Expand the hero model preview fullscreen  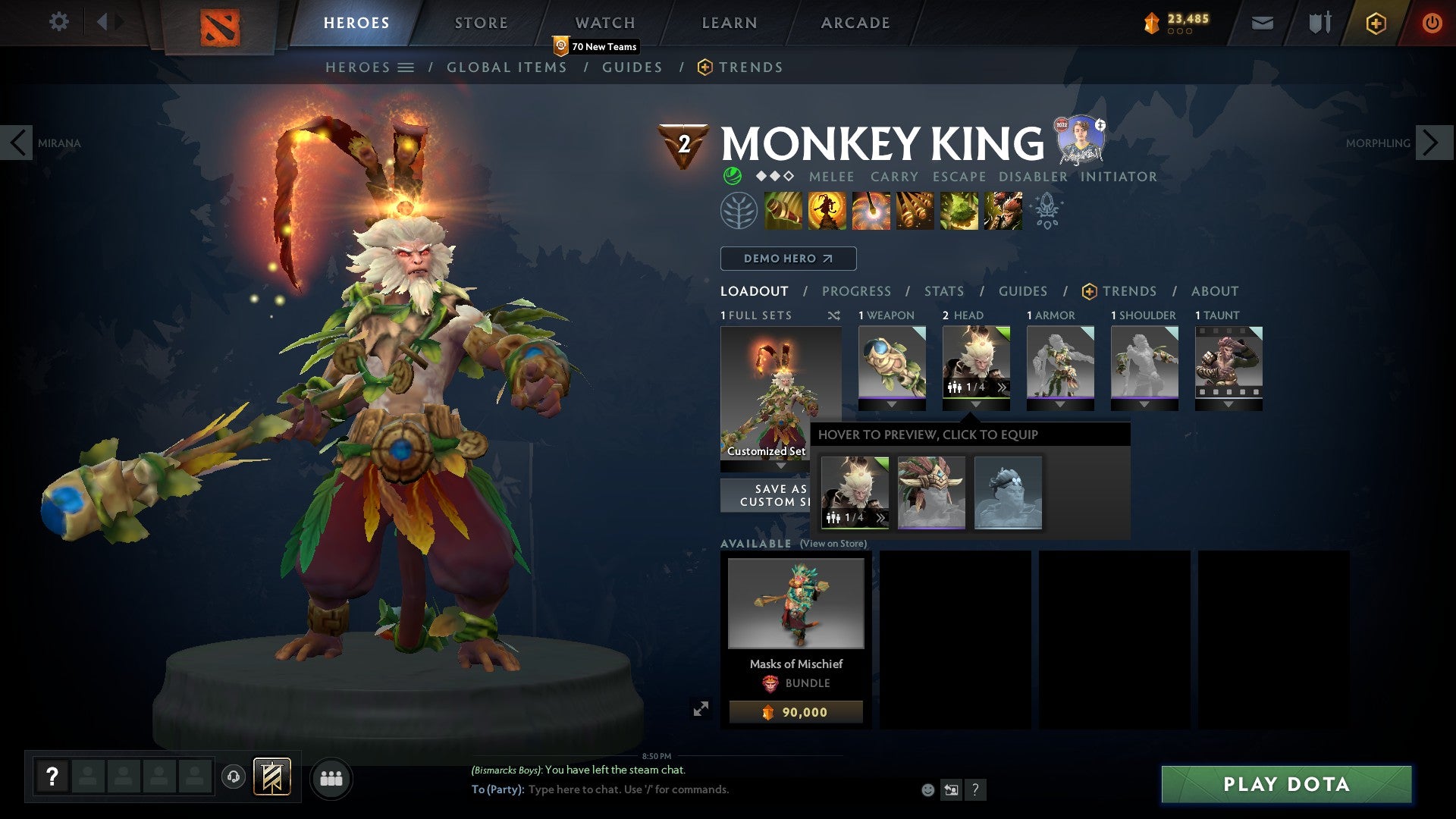tap(701, 708)
